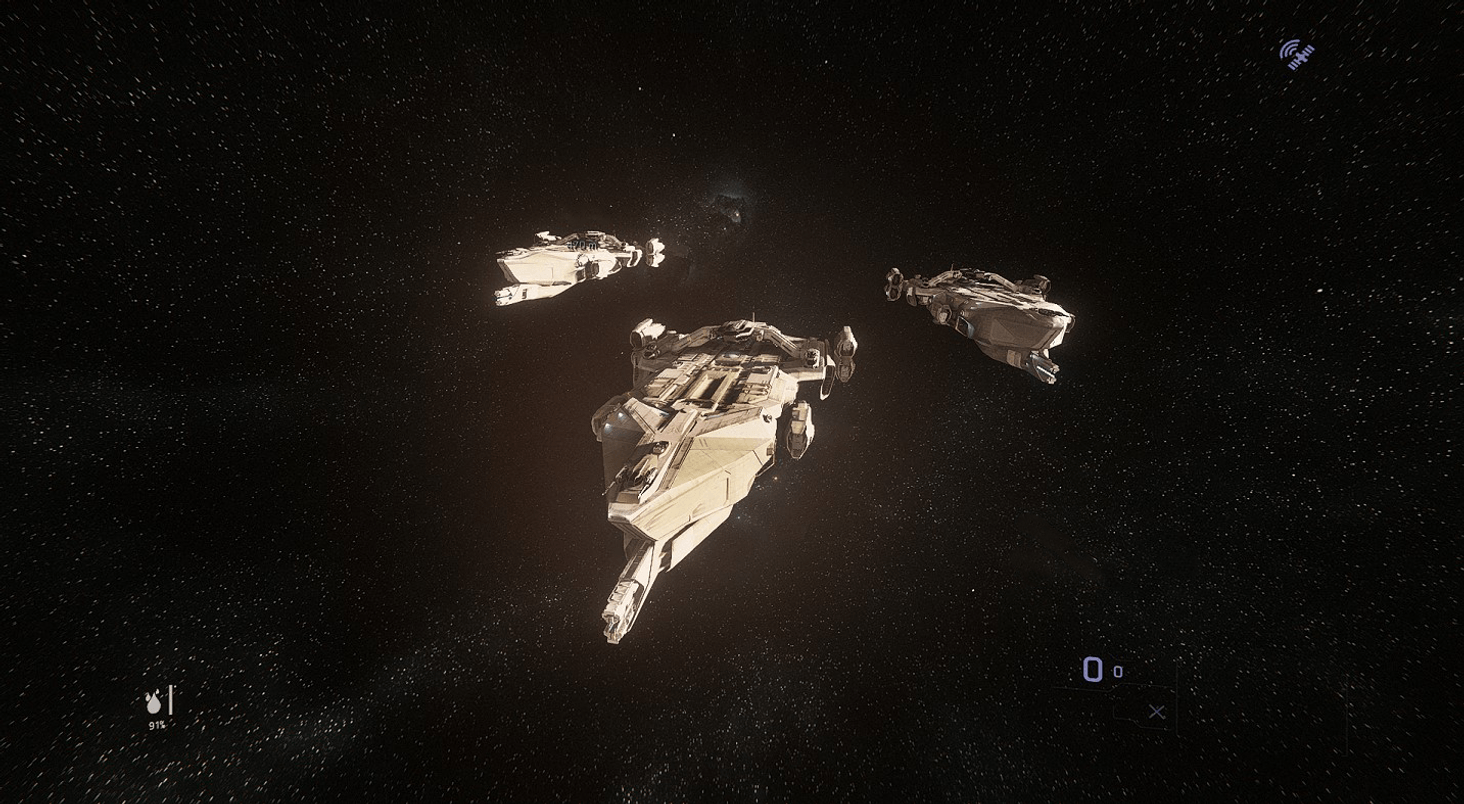Viewport: 1464px width, 804px height.
Task: Click the X dismiss control near the counter
Action: 1156,710
